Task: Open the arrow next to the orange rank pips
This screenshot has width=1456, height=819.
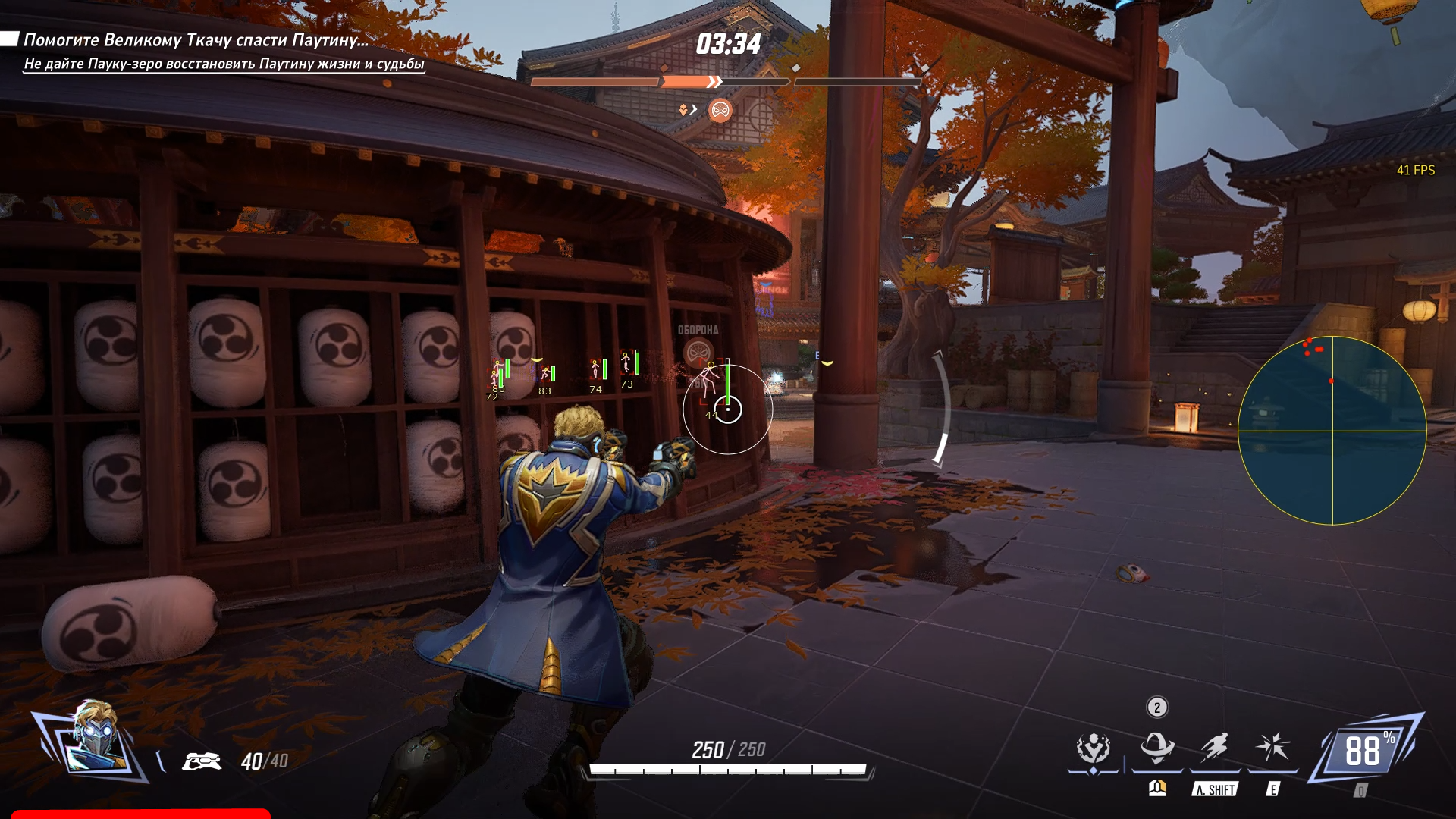Action: pyautogui.click(x=693, y=109)
